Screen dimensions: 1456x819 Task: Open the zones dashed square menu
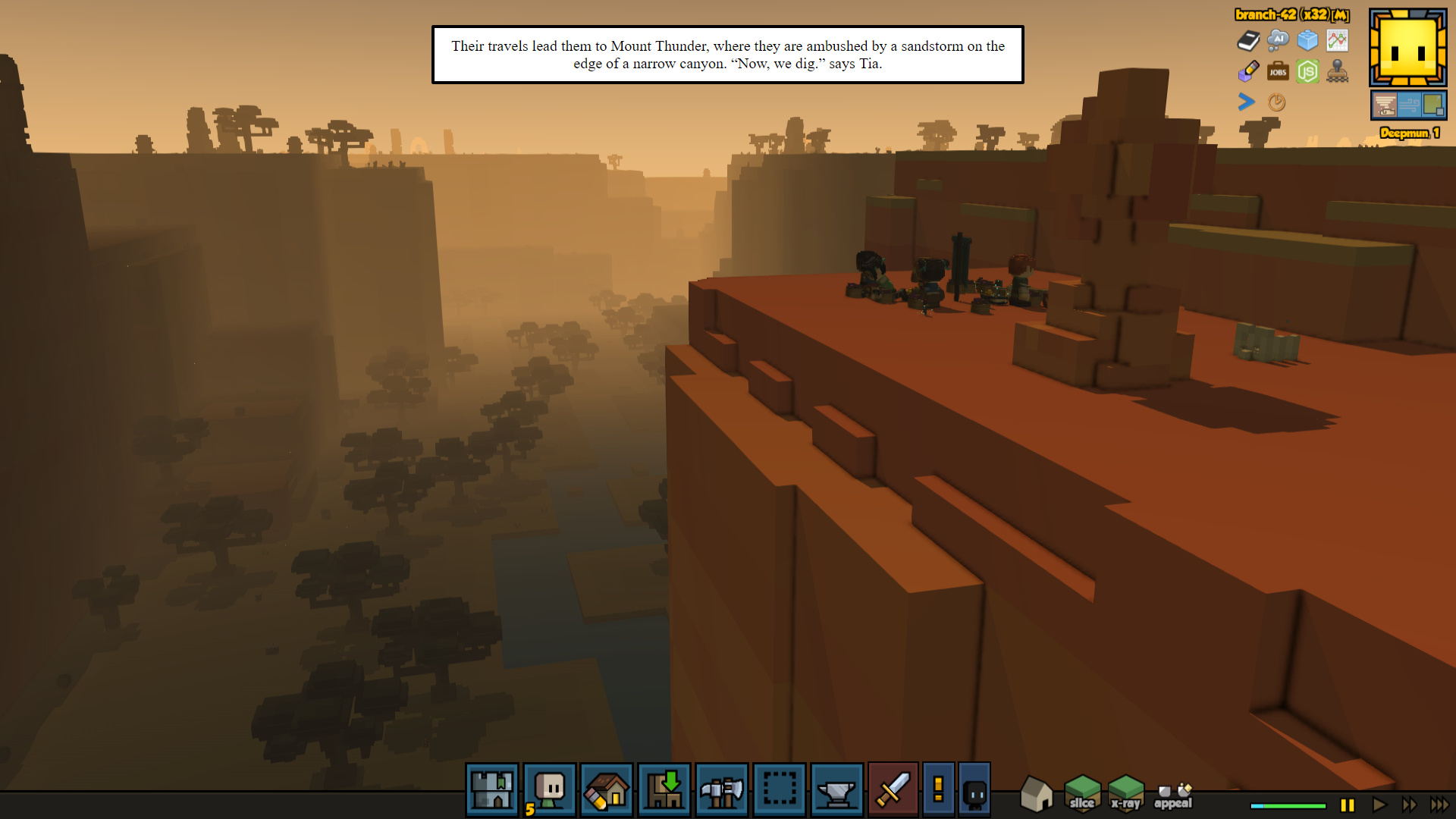(780, 789)
